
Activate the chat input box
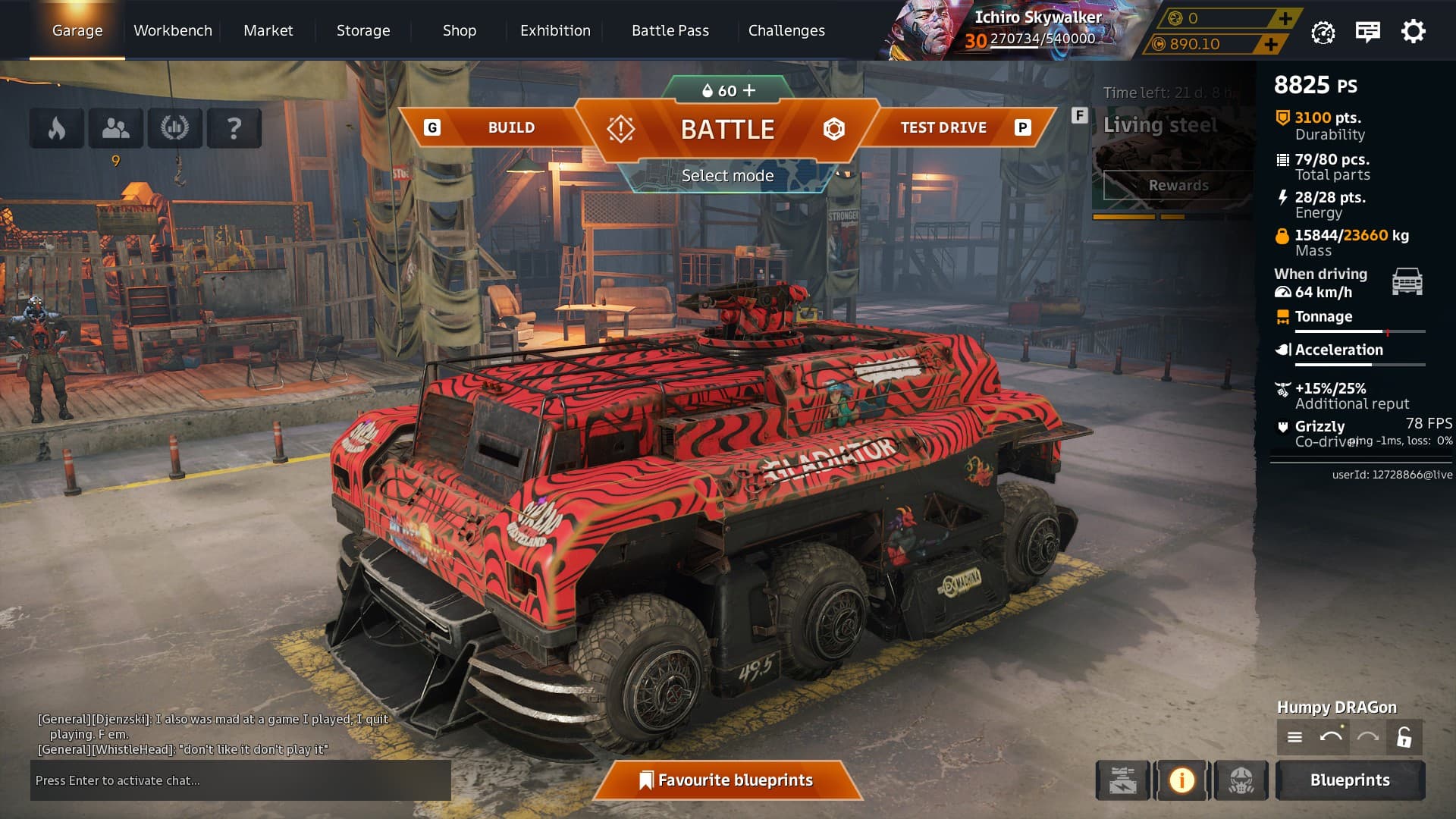240,780
